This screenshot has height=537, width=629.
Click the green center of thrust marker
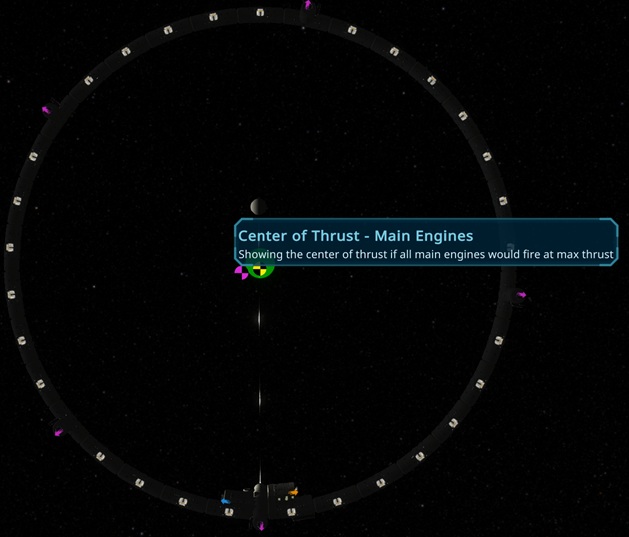tap(260, 269)
